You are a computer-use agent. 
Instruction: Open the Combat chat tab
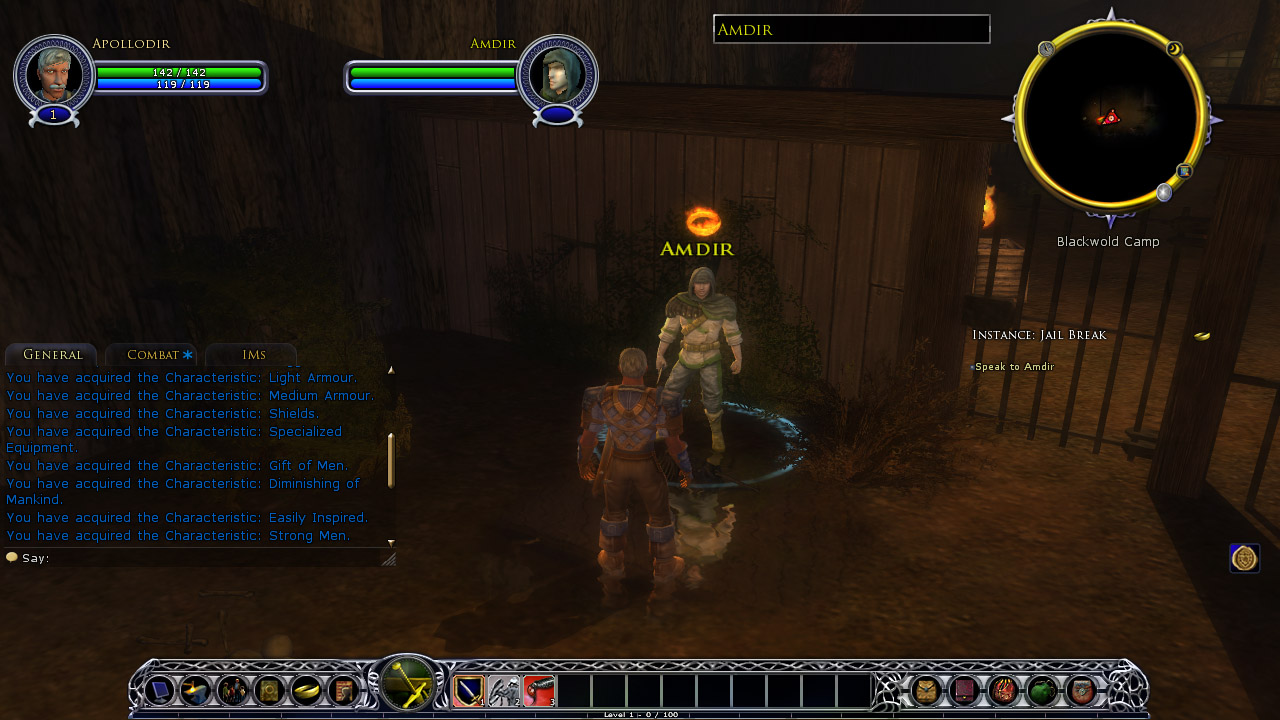coord(152,355)
